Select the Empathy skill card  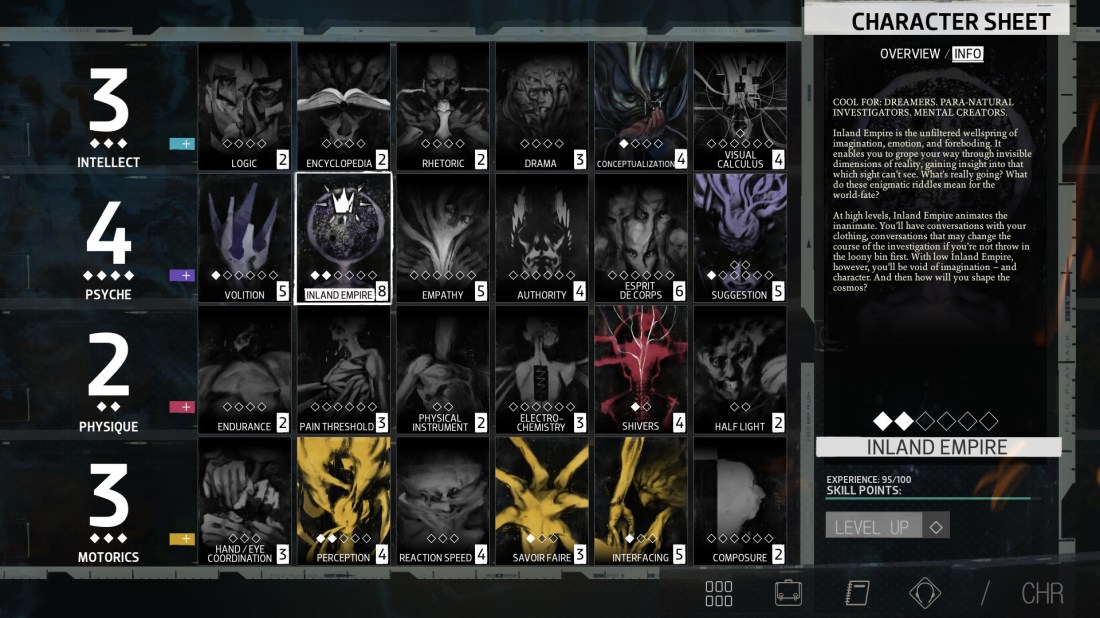coord(442,238)
